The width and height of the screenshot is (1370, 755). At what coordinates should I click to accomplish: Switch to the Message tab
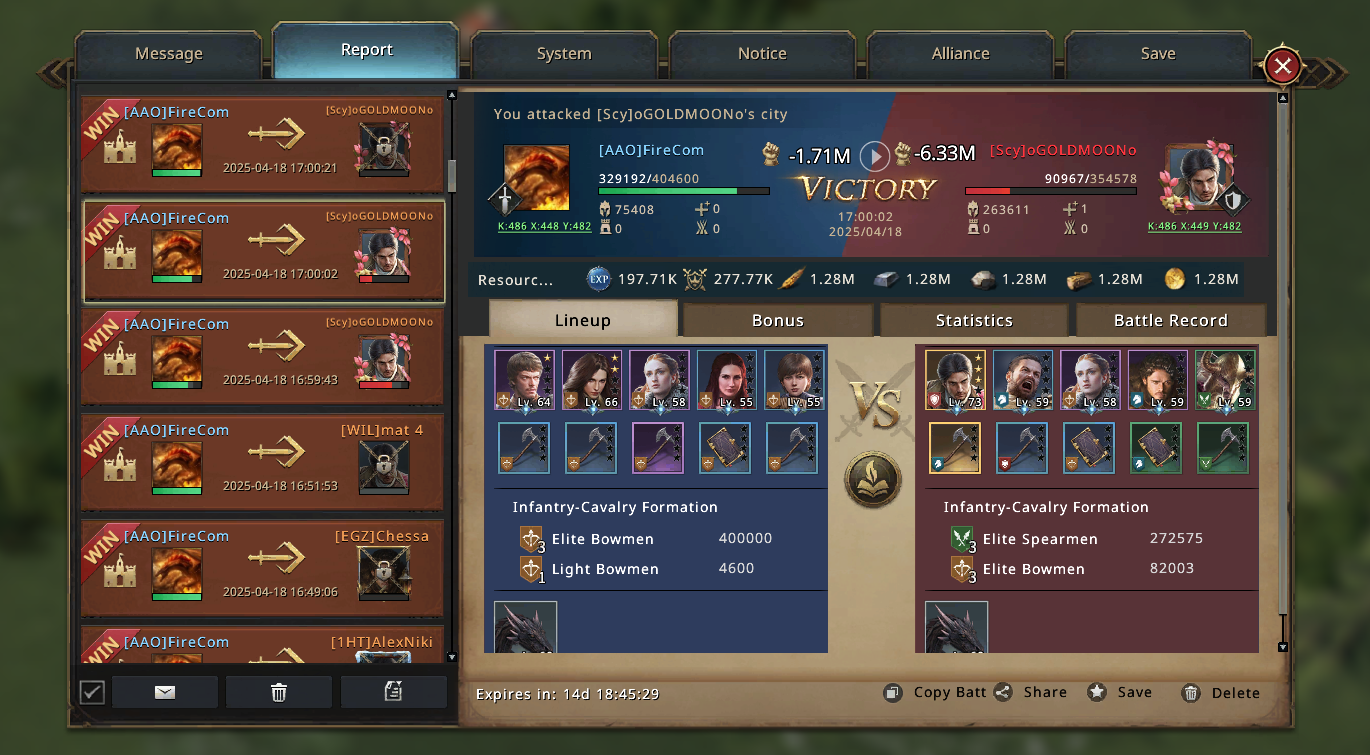(168, 54)
